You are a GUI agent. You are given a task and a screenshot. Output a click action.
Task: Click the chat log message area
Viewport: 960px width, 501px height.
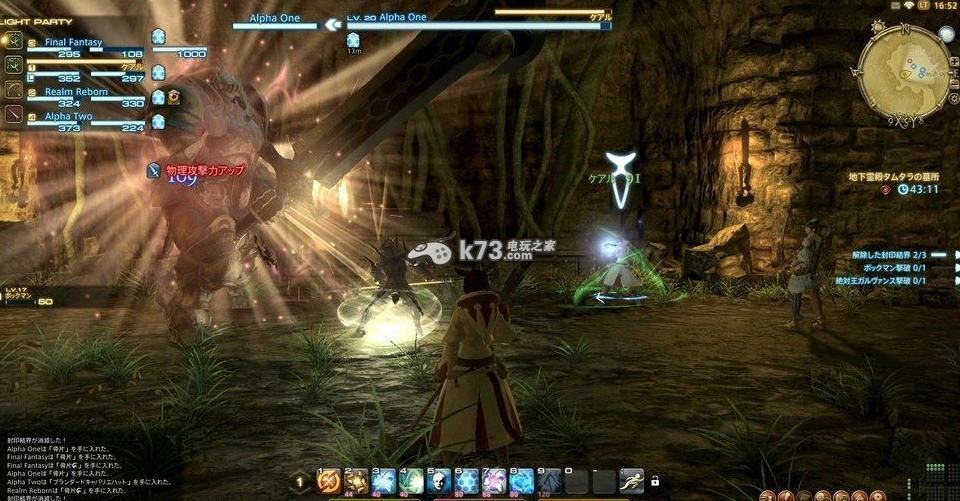click(x=90, y=465)
